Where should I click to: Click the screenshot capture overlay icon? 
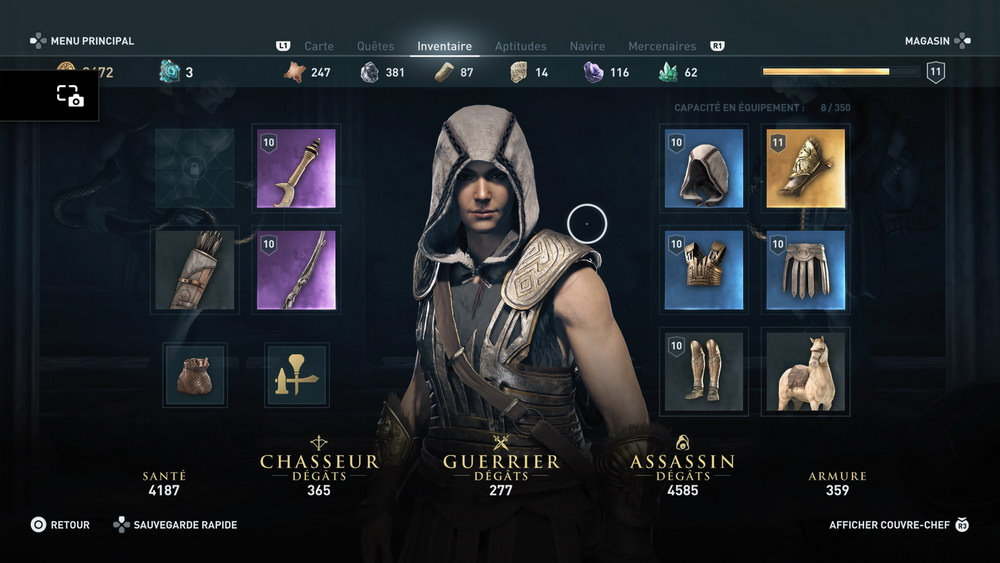[70, 96]
